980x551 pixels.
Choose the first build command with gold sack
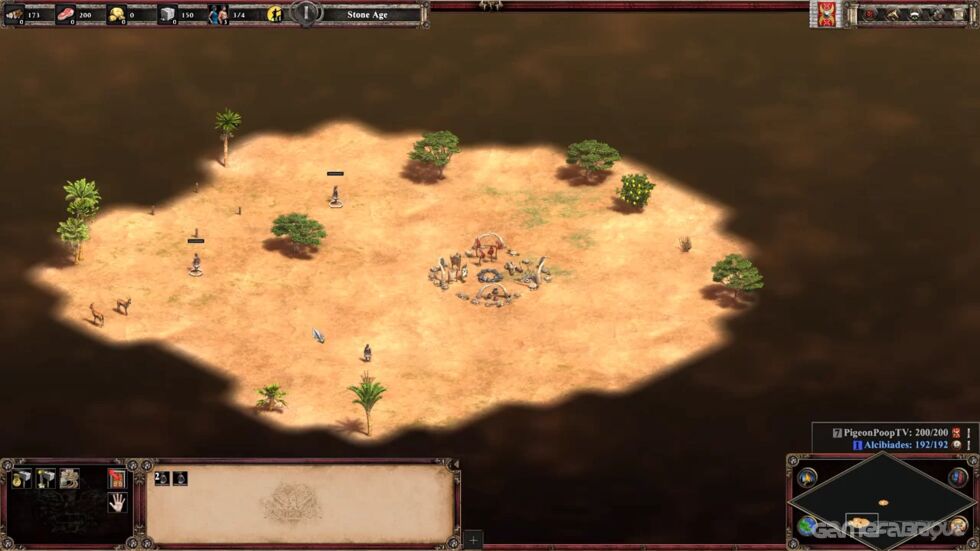click(x=21, y=479)
